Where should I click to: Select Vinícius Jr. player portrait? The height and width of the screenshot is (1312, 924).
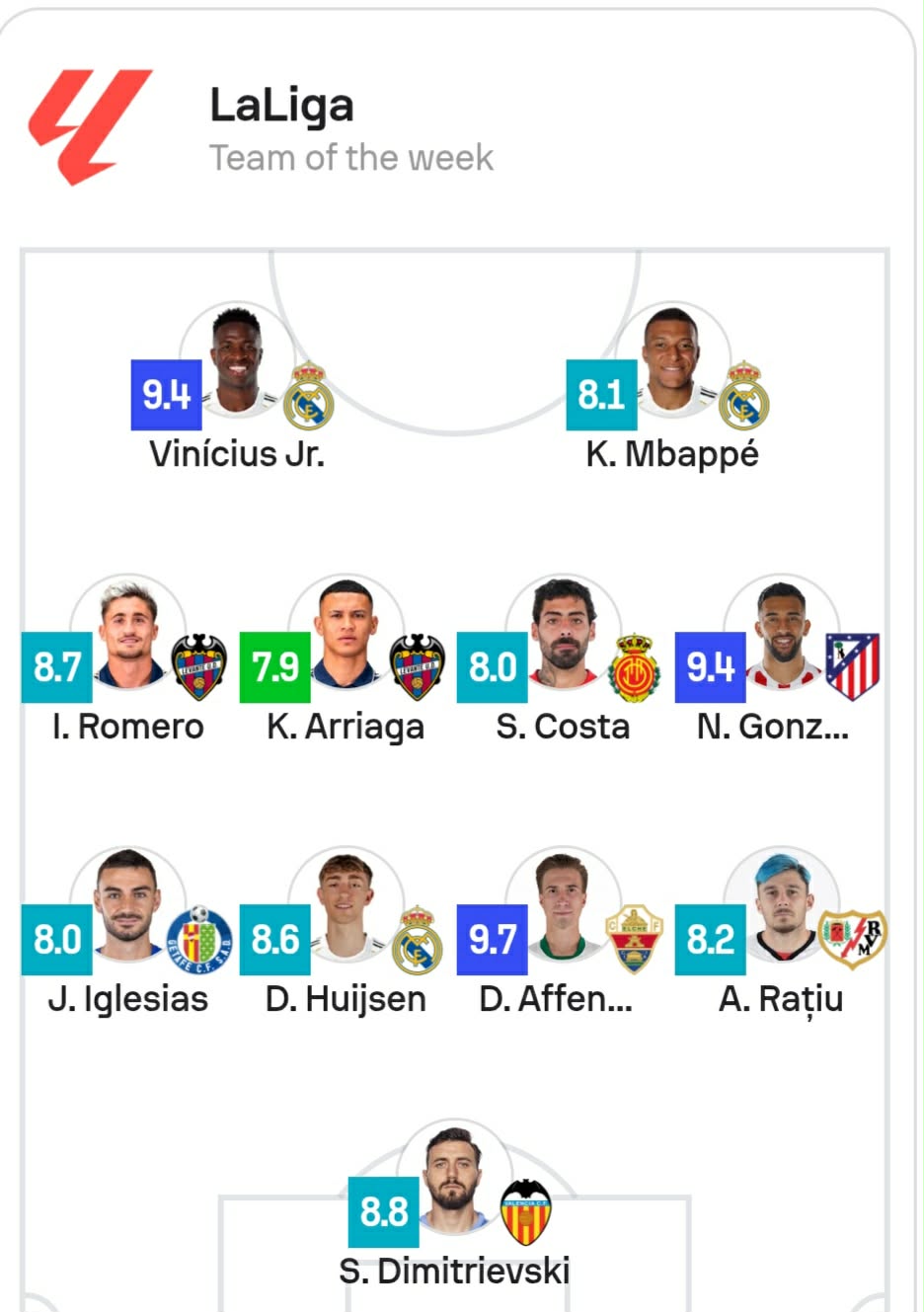[237, 360]
